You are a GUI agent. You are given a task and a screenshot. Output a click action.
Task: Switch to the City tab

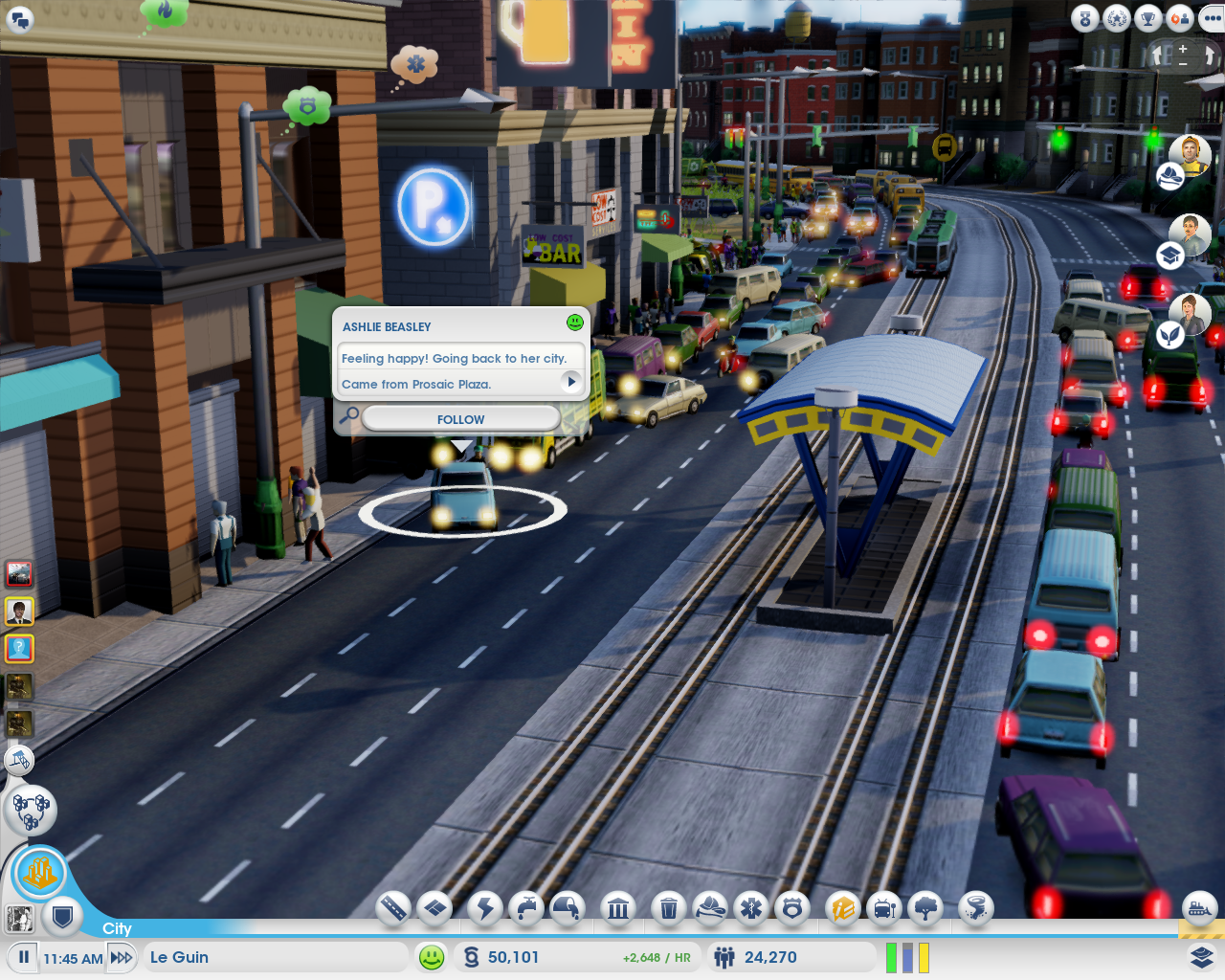[117, 928]
